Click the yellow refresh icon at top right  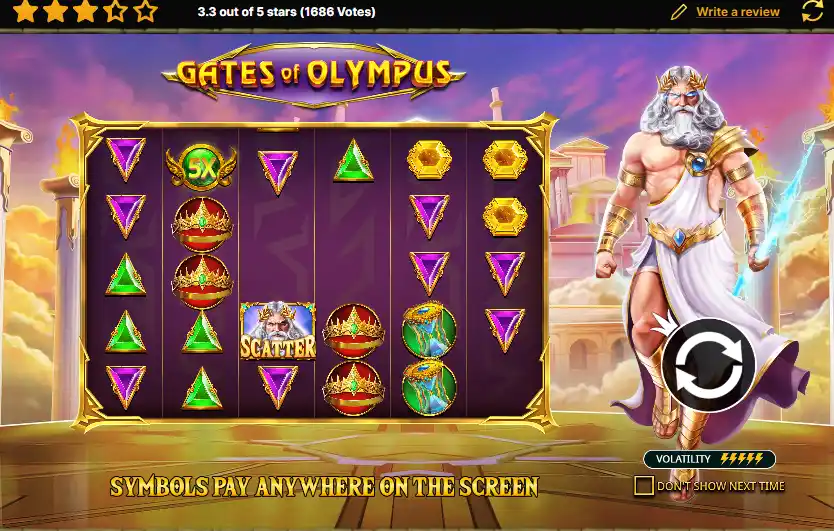click(x=813, y=12)
